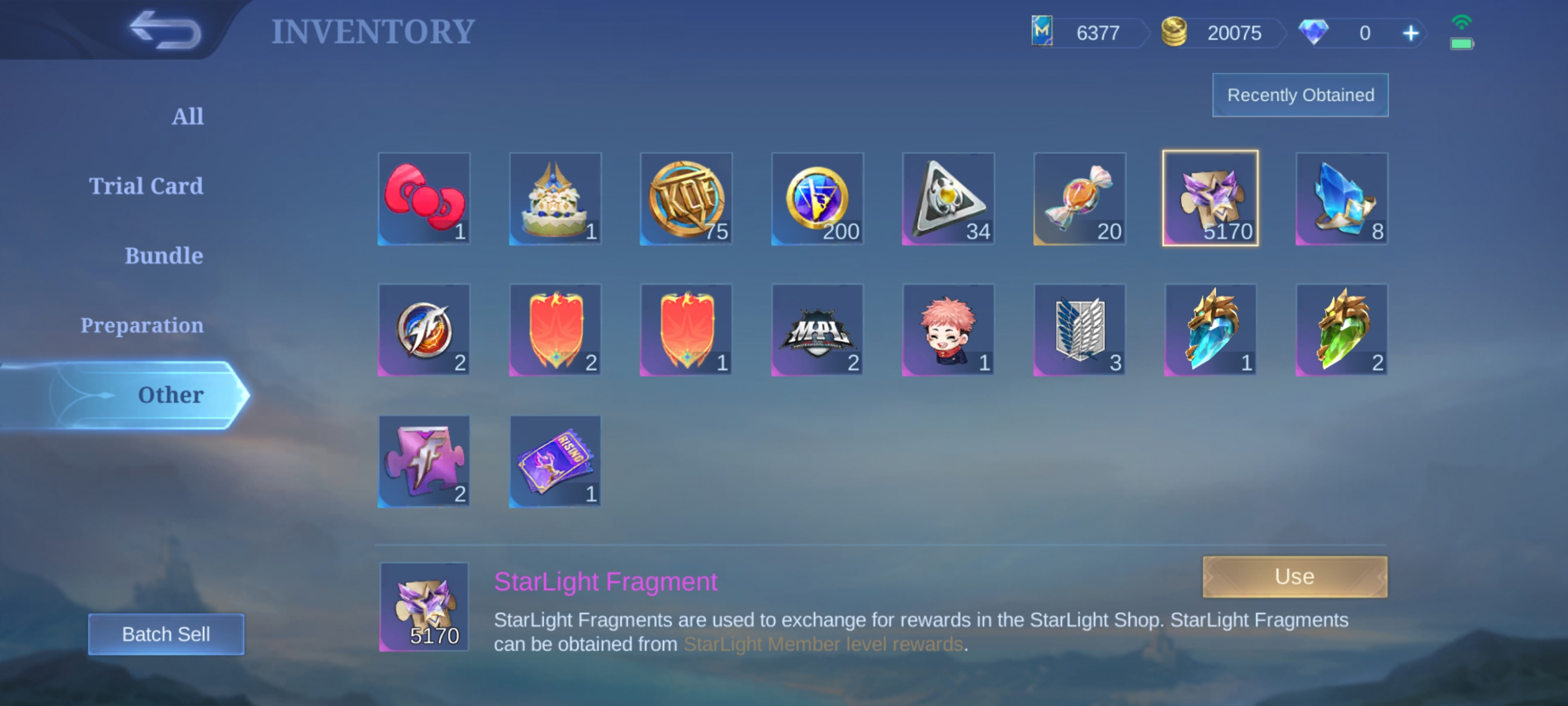Select the MPL logo item
1568x706 pixels.
(x=817, y=329)
